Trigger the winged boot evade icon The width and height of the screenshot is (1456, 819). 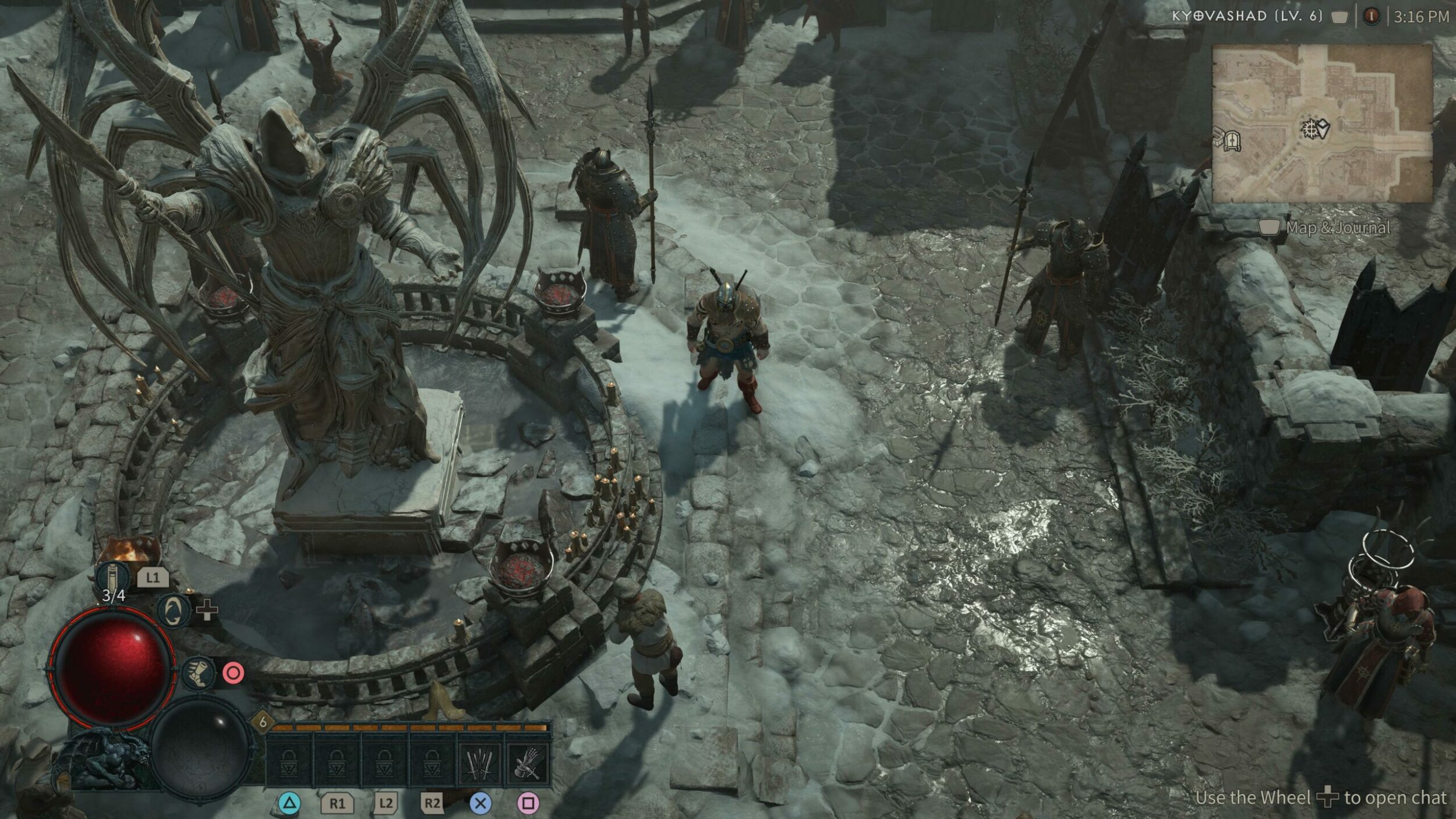[x=199, y=673]
